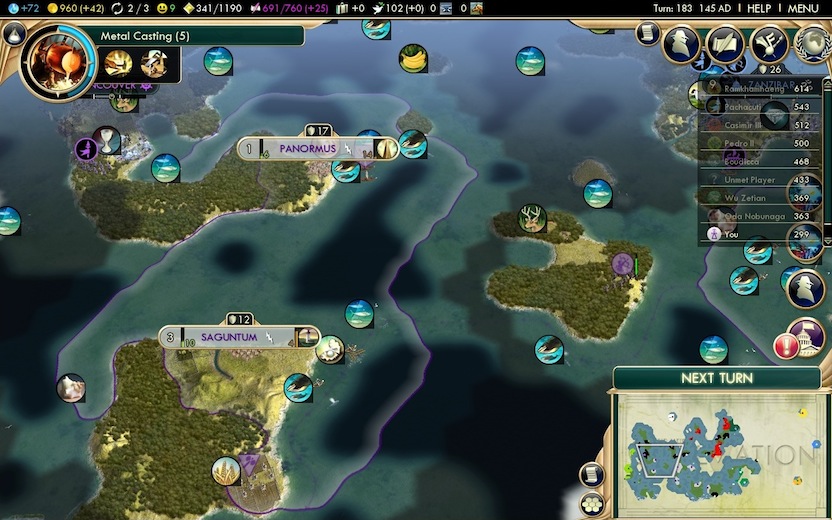Click the red exclamation alert notification
Image resolution: width=832 pixels, height=520 pixels.
click(786, 347)
